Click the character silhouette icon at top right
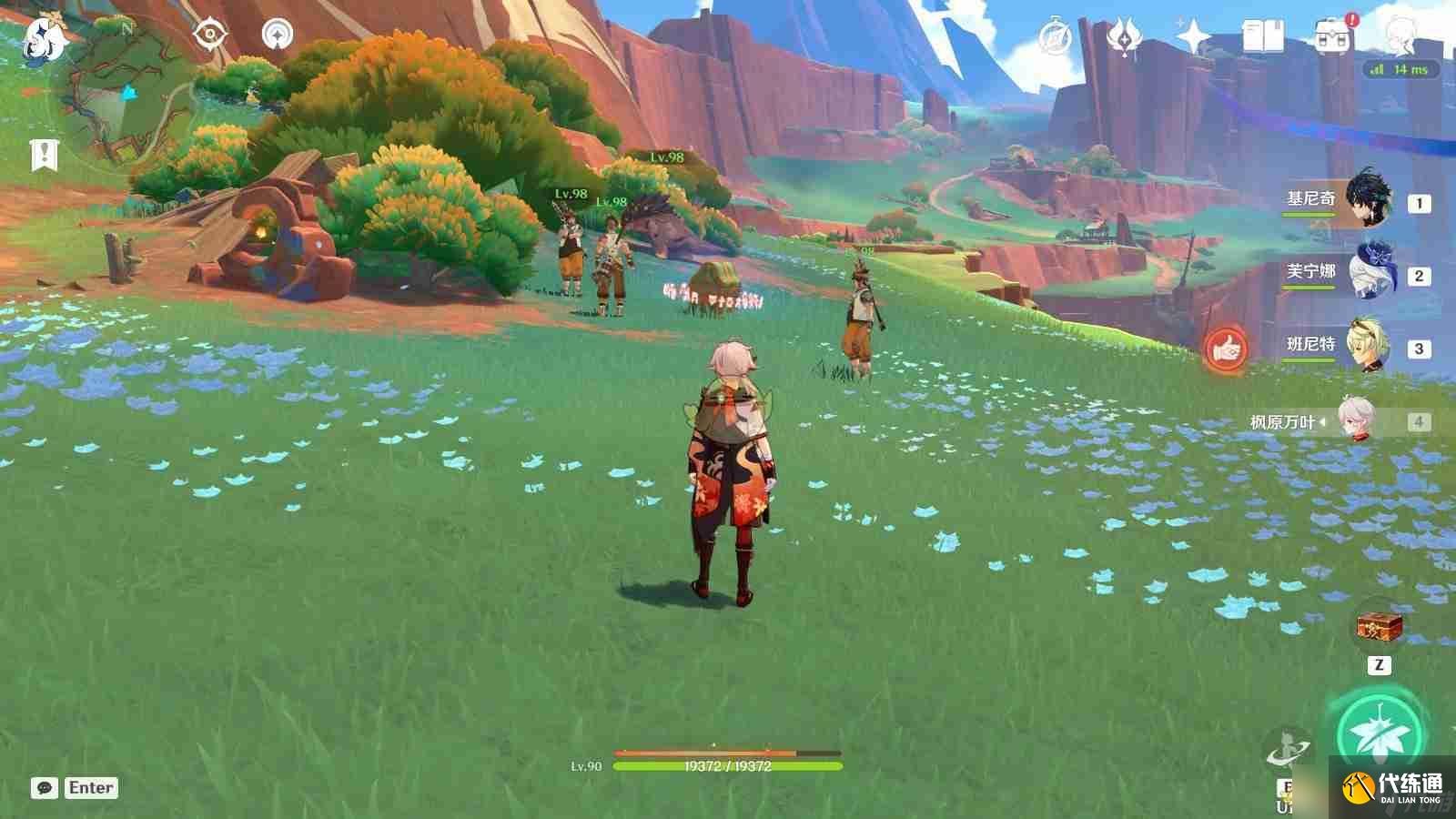The height and width of the screenshot is (819, 1456). tap(1400, 35)
